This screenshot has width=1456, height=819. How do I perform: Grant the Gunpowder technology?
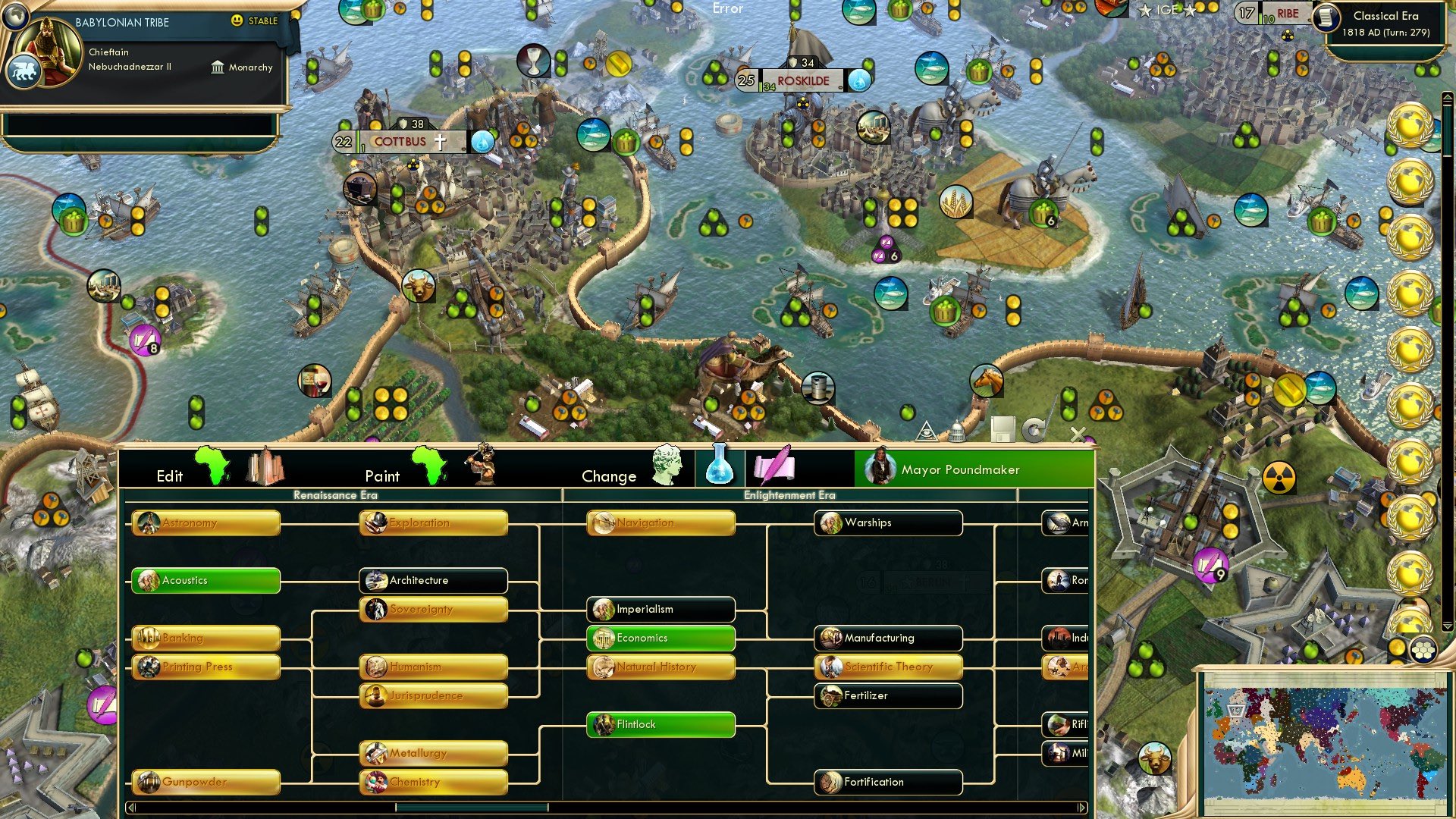(x=206, y=782)
